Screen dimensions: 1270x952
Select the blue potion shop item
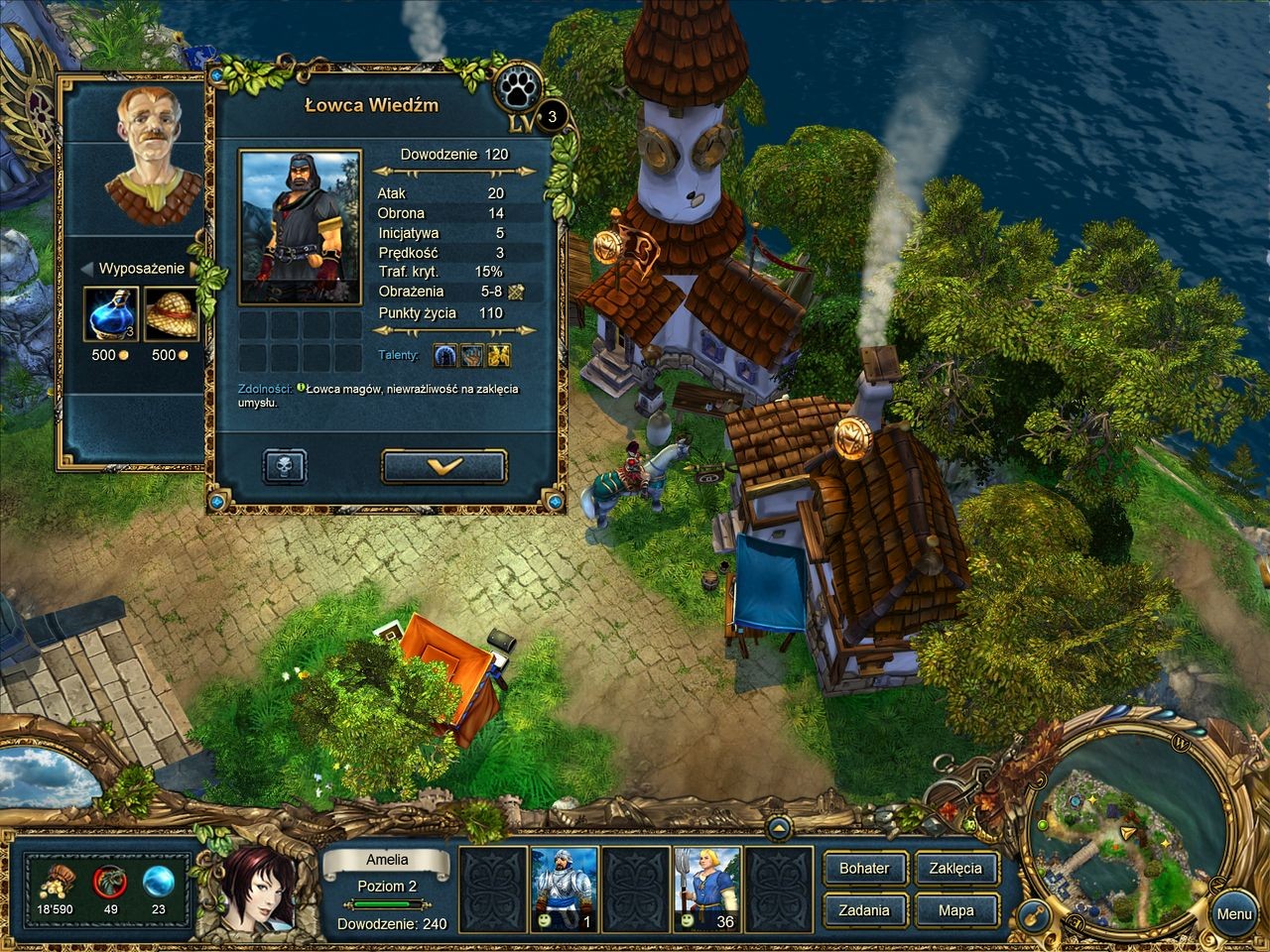pyautogui.click(x=110, y=314)
